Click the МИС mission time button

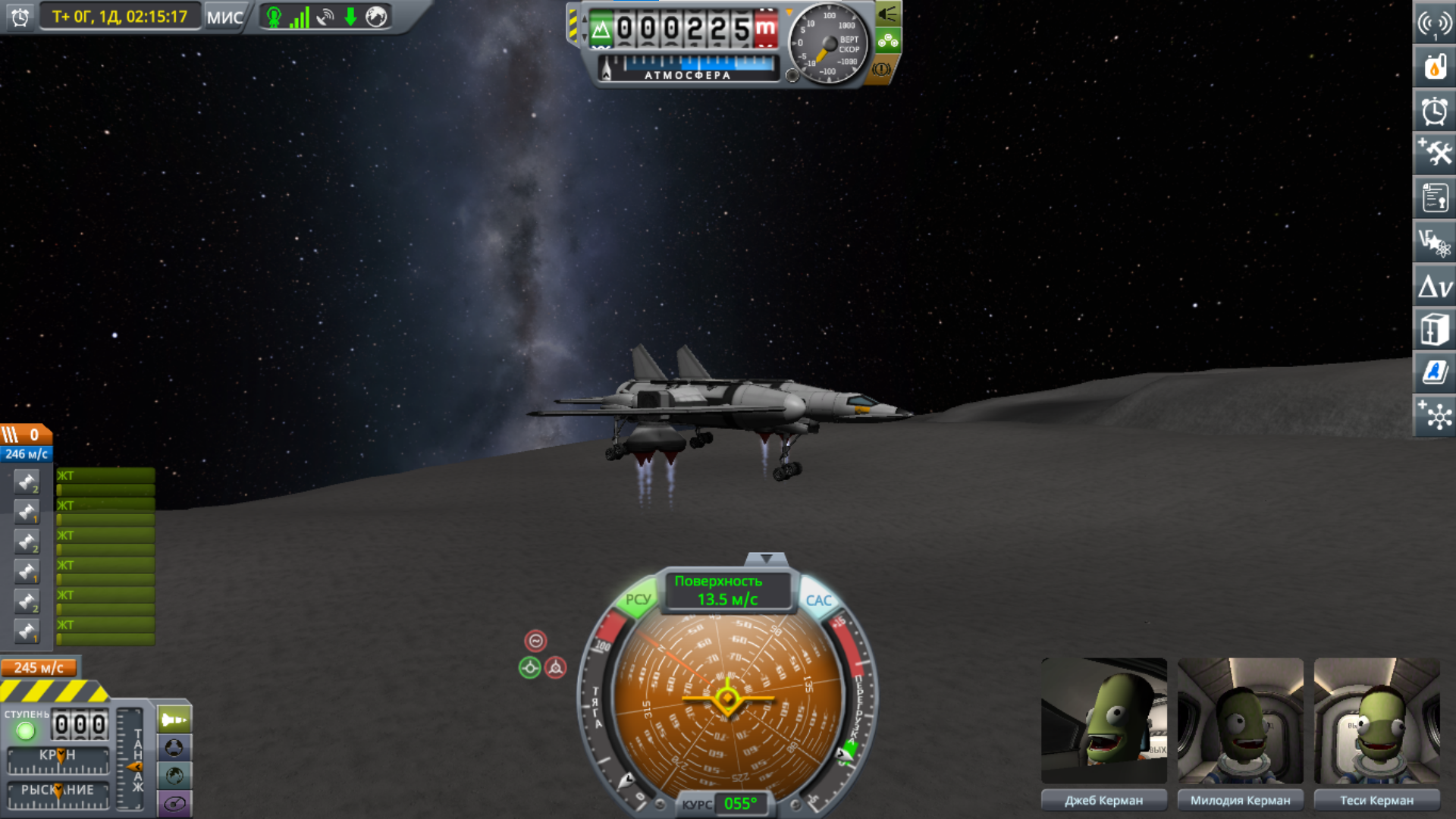(x=224, y=17)
